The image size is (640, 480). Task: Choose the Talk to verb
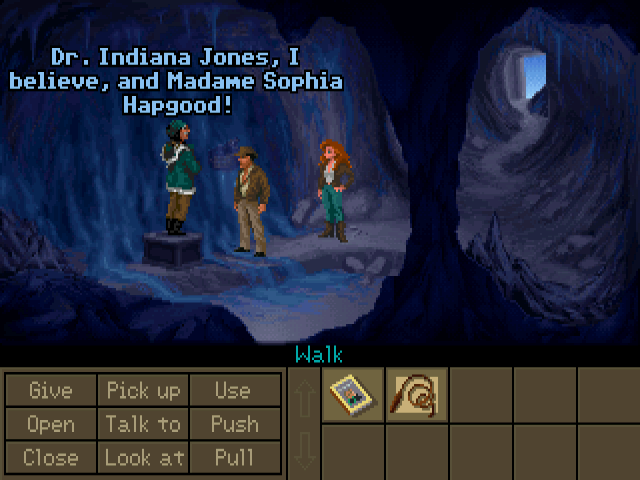coord(143,425)
